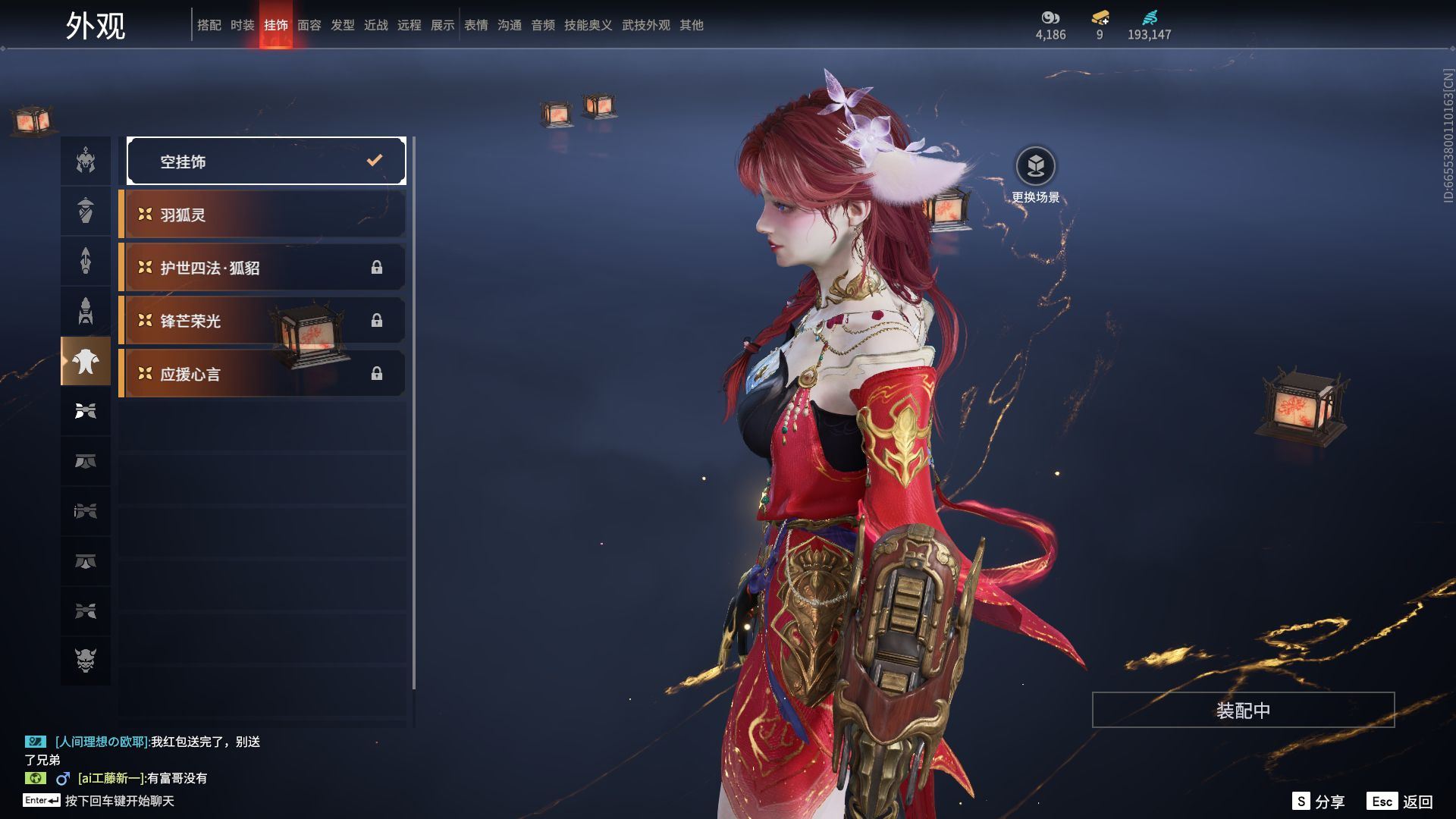The width and height of the screenshot is (1456, 819).
Task: Switch to the 搭配 tab
Action: [x=209, y=25]
